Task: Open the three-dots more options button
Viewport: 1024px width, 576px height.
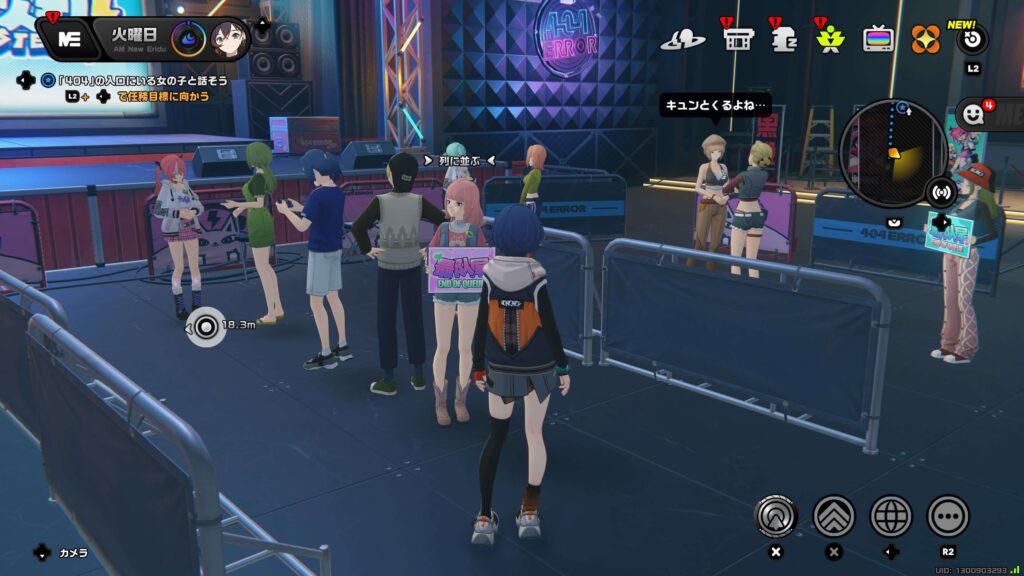Action: (x=948, y=516)
